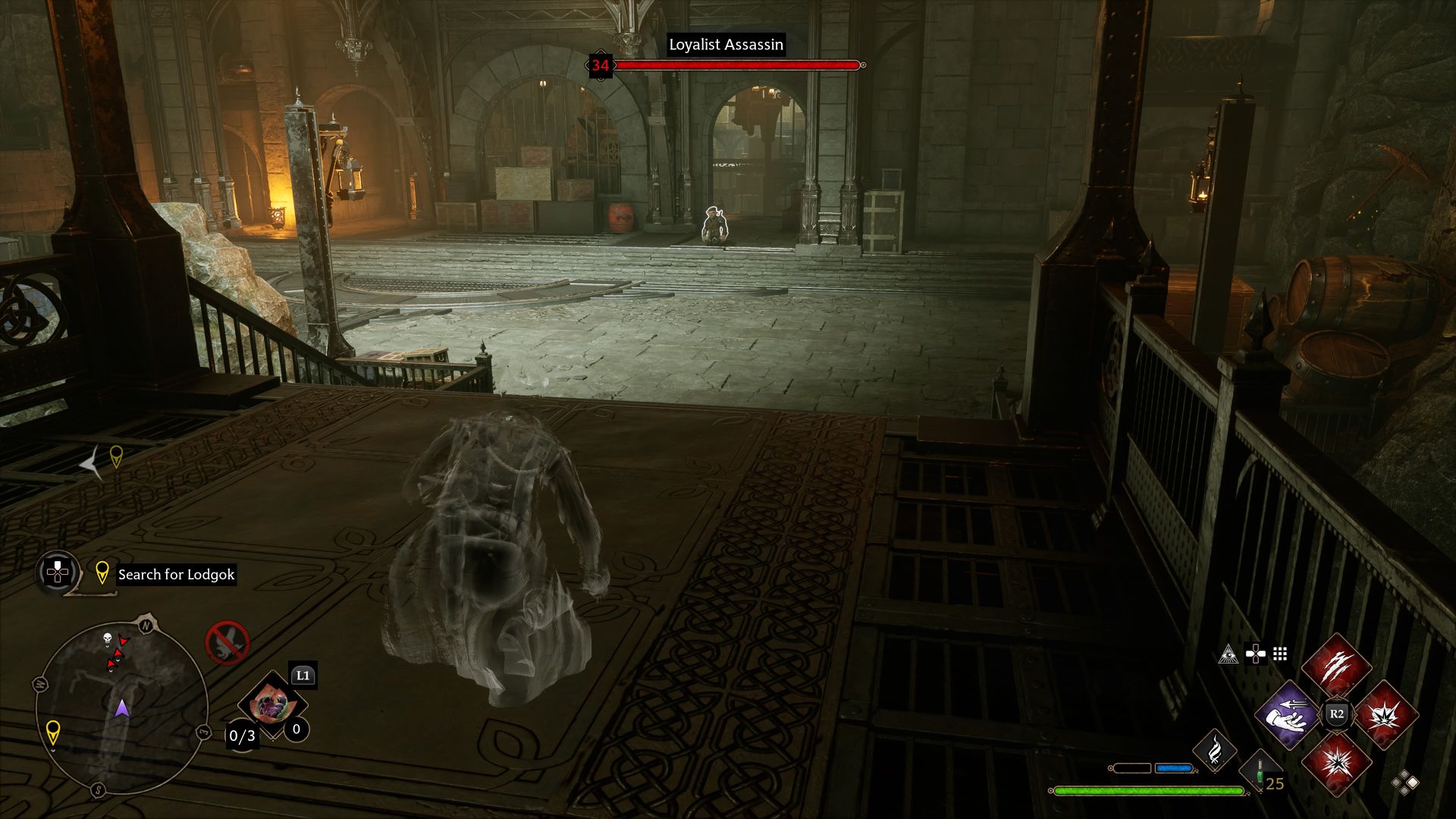
Task: Toggle the D-pad quick-switch indicator
Action: tap(1256, 654)
